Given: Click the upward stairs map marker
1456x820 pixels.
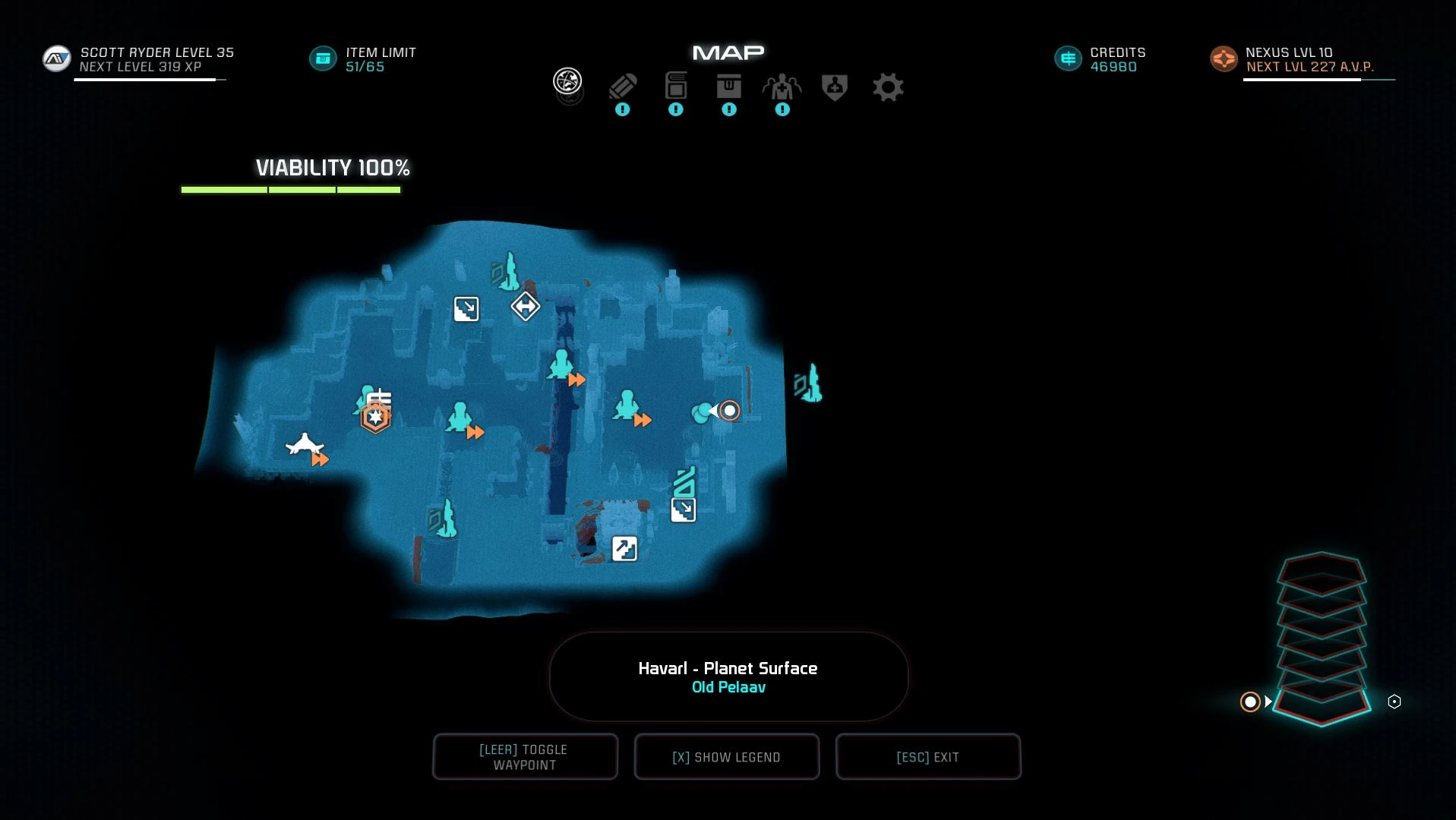Looking at the screenshot, I should 624,548.
